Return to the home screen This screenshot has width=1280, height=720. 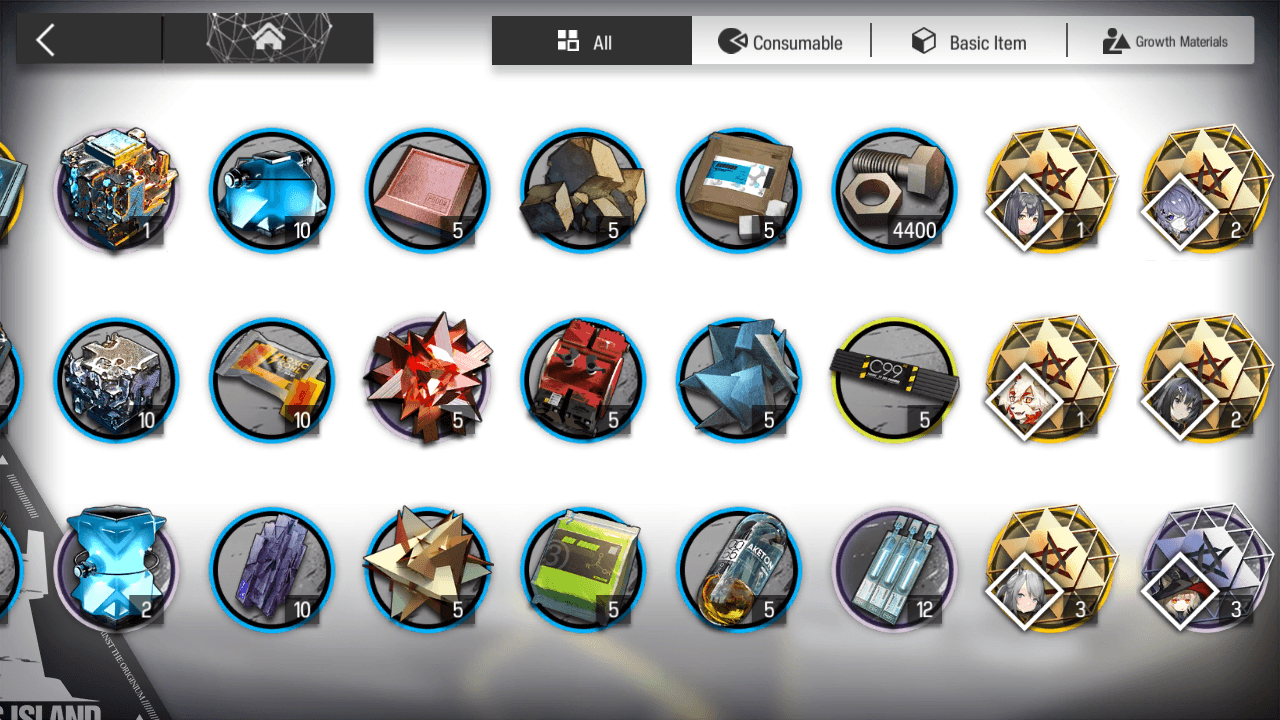(x=268, y=40)
